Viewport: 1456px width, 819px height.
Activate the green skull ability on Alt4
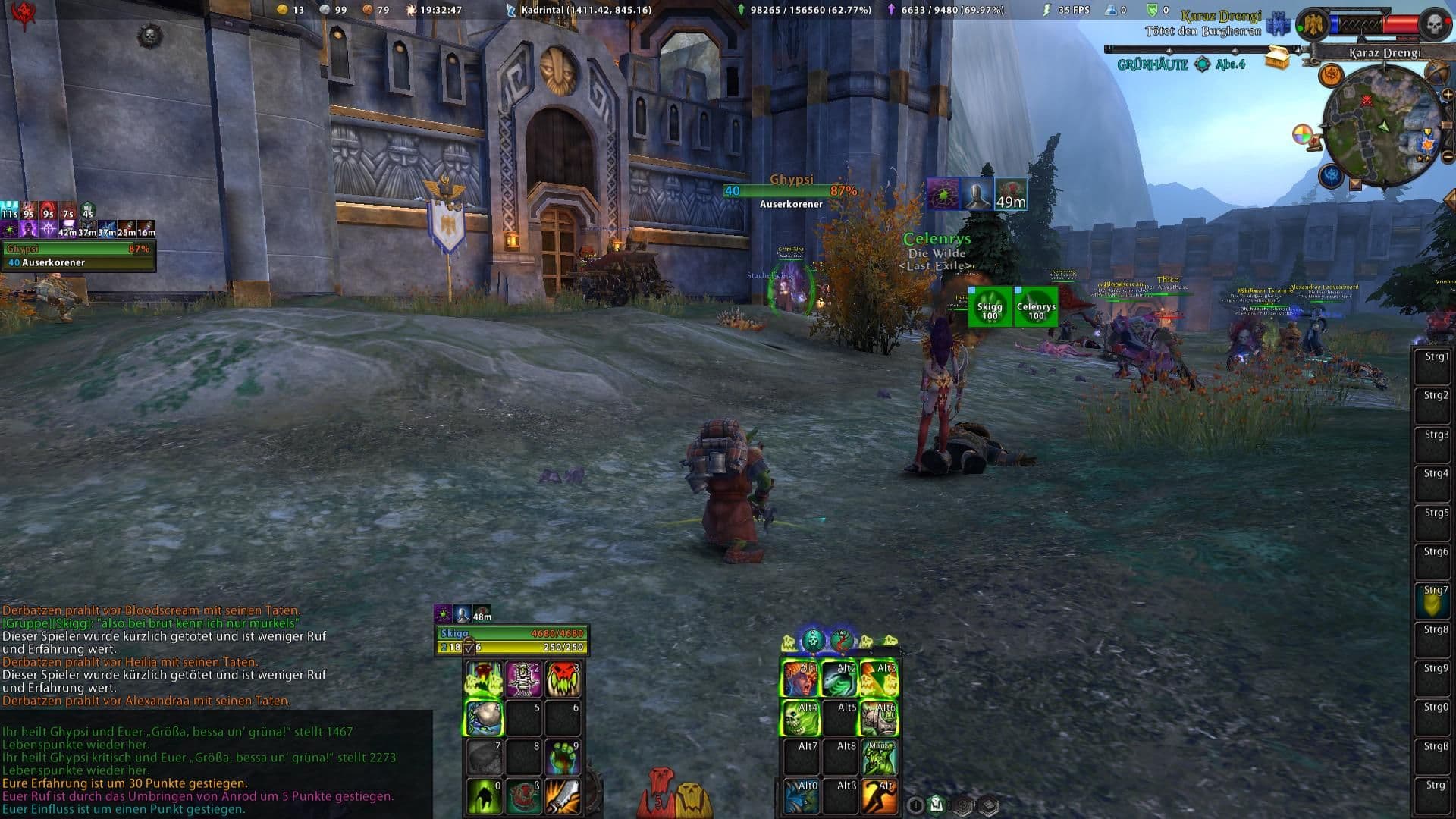[x=800, y=717]
